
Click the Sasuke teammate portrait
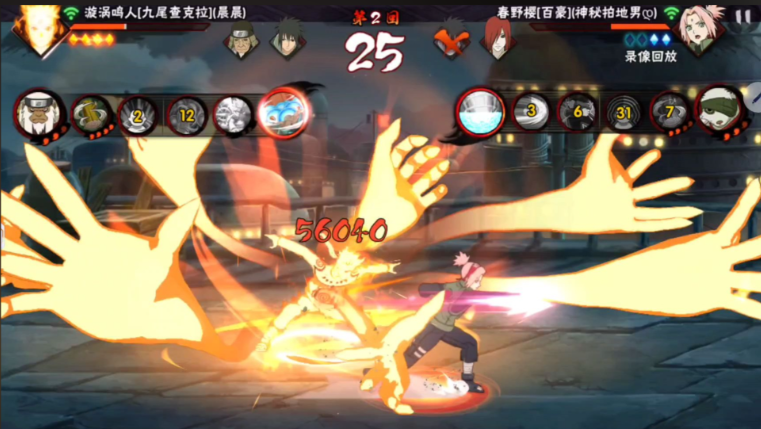tap(286, 41)
